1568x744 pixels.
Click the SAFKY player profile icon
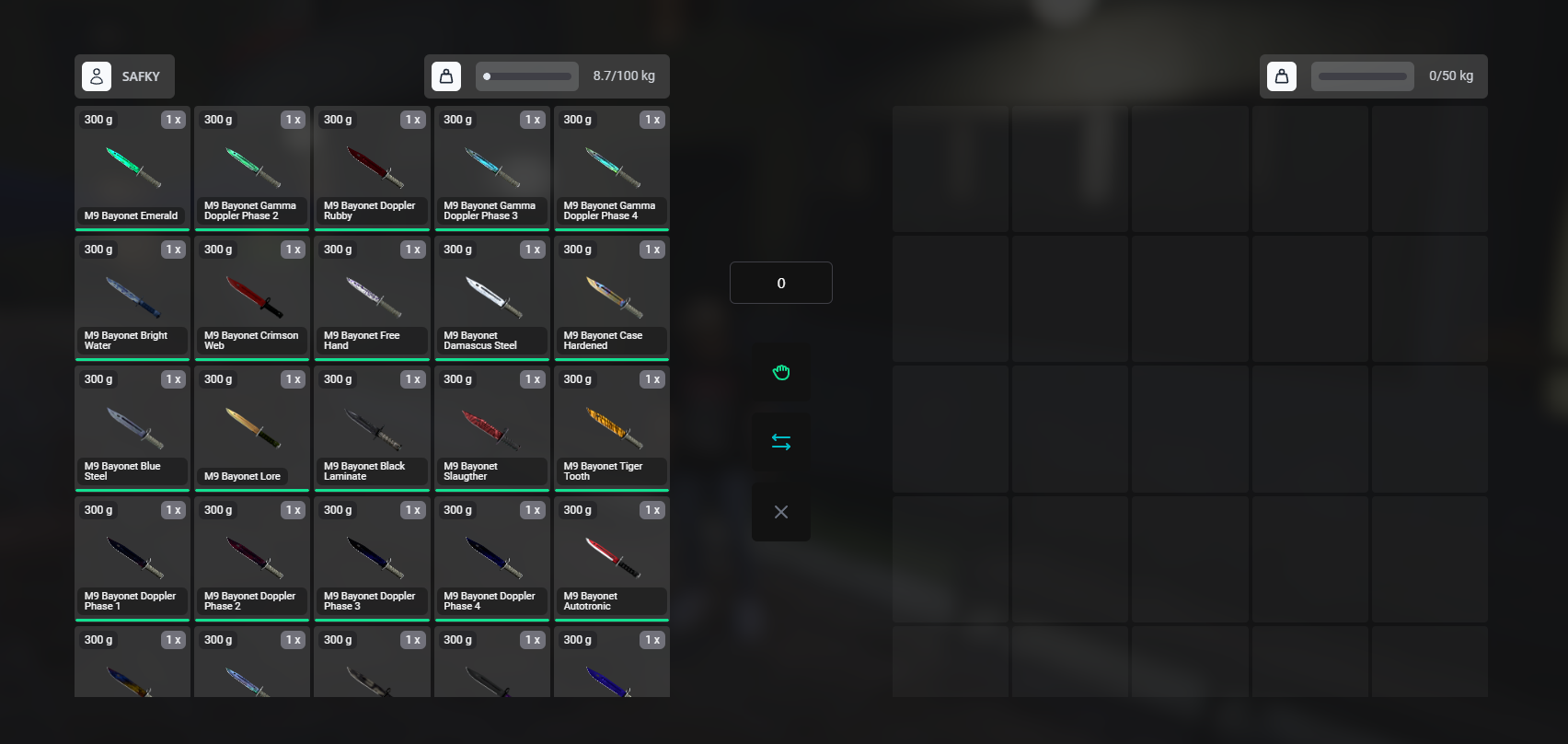click(x=97, y=76)
